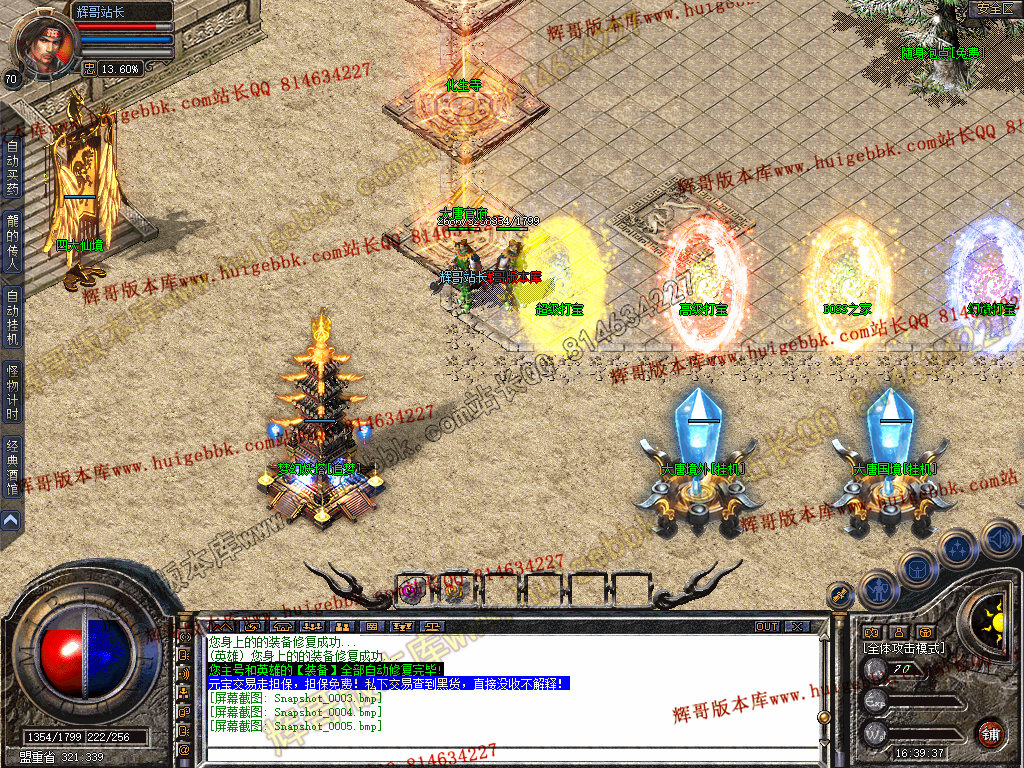Viewport: 1024px width, 768px height.
Task: Click the red 铺 shop button
Action: click(991, 732)
